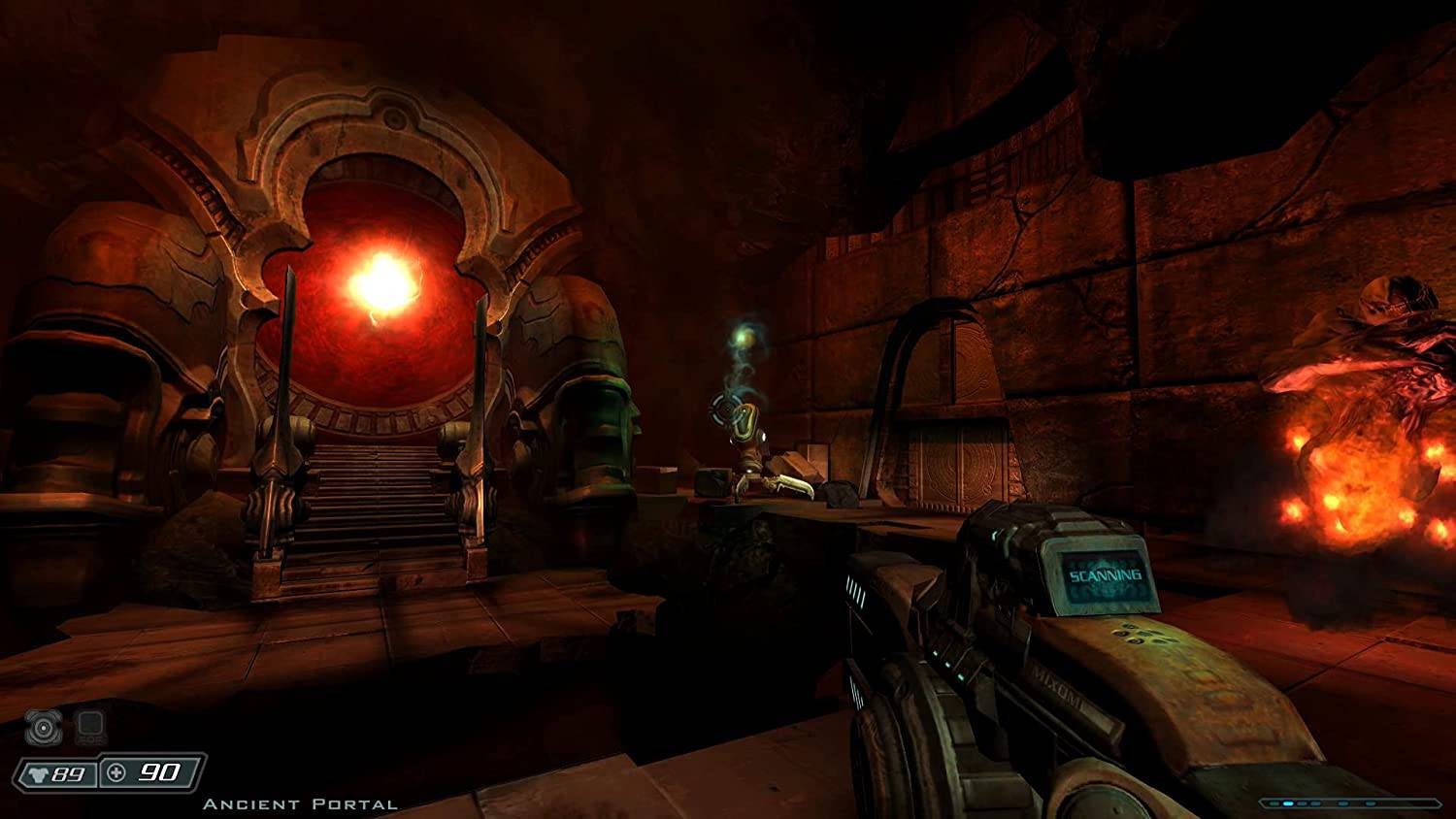The height and width of the screenshot is (819, 1456).
Task: Click the dimmed square icon next to the camera icon
Action: click(89, 726)
